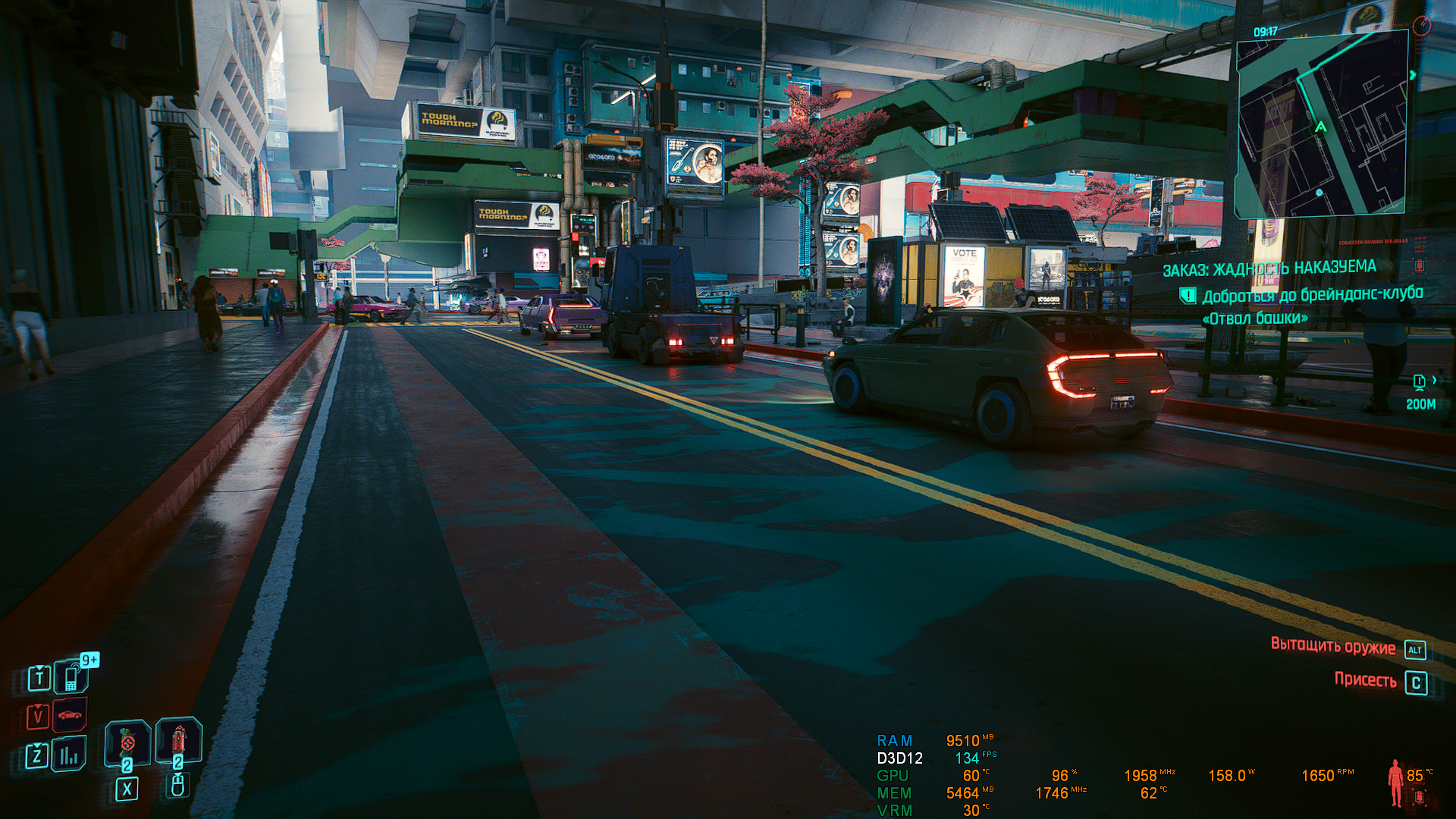Screen dimensions: 1456x819
Task: Select the red car vehicle-call icon
Action: tap(70, 715)
